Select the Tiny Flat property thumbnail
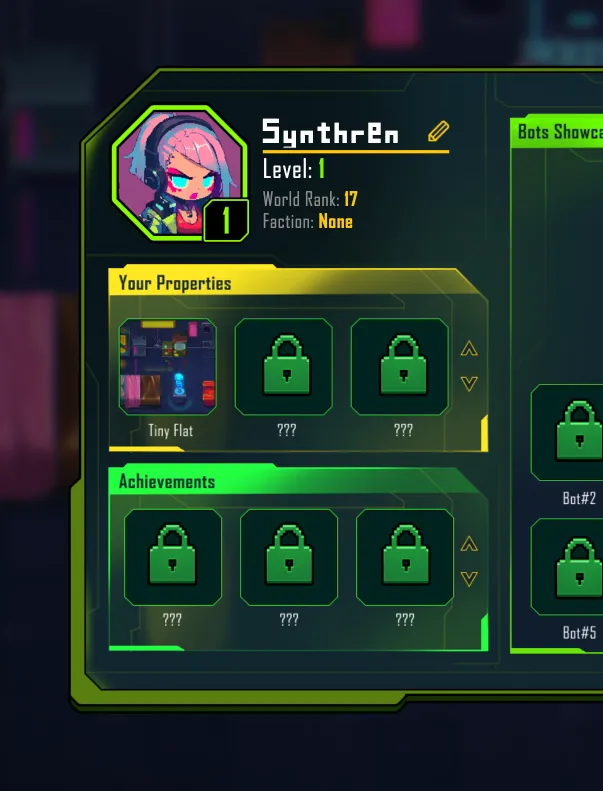Image resolution: width=603 pixels, height=791 pixels. click(x=168, y=366)
